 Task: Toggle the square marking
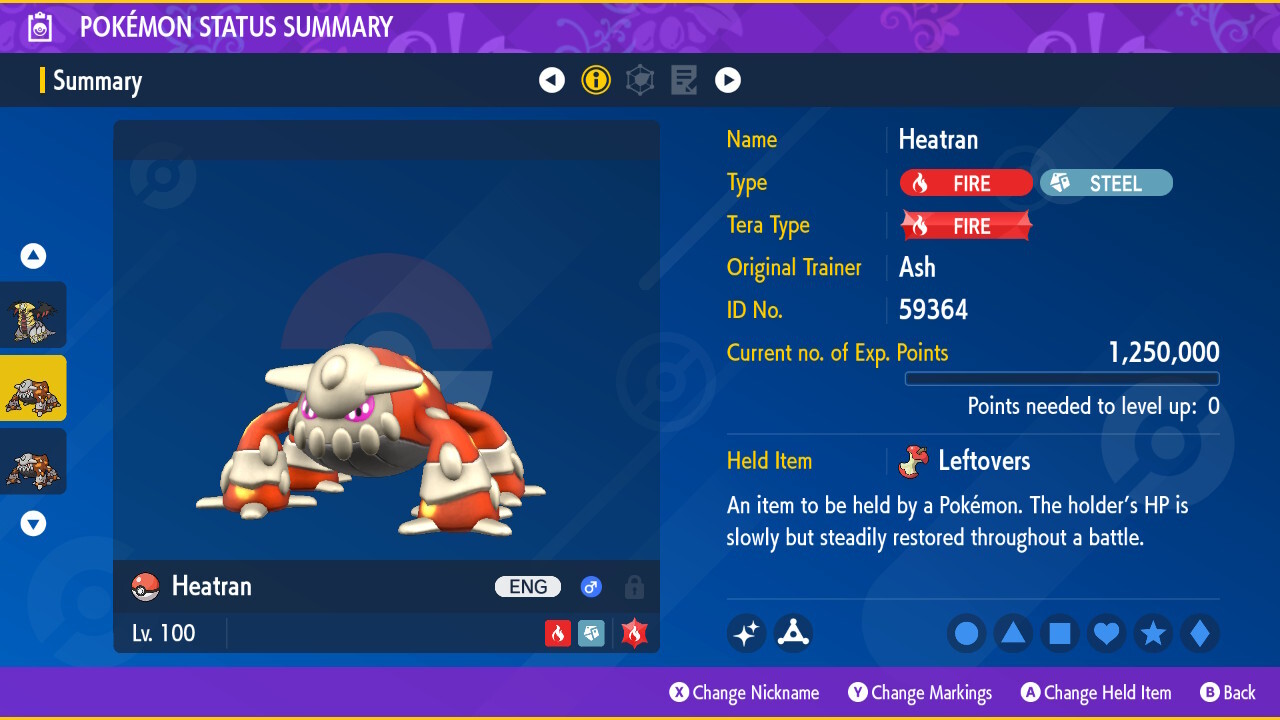[x=1060, y=633]
